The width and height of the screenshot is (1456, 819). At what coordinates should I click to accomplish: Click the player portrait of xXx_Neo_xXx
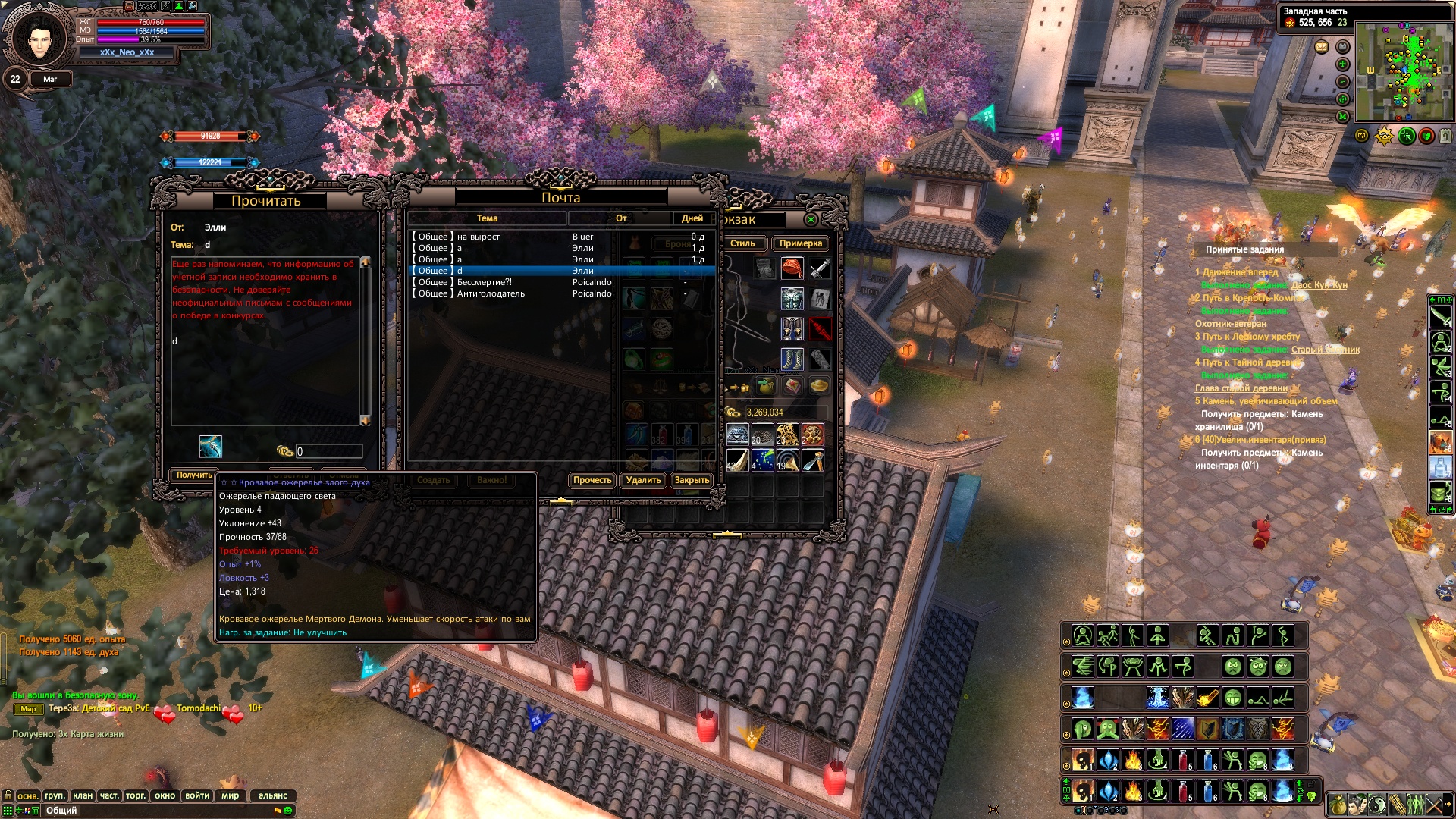[39, 38]
